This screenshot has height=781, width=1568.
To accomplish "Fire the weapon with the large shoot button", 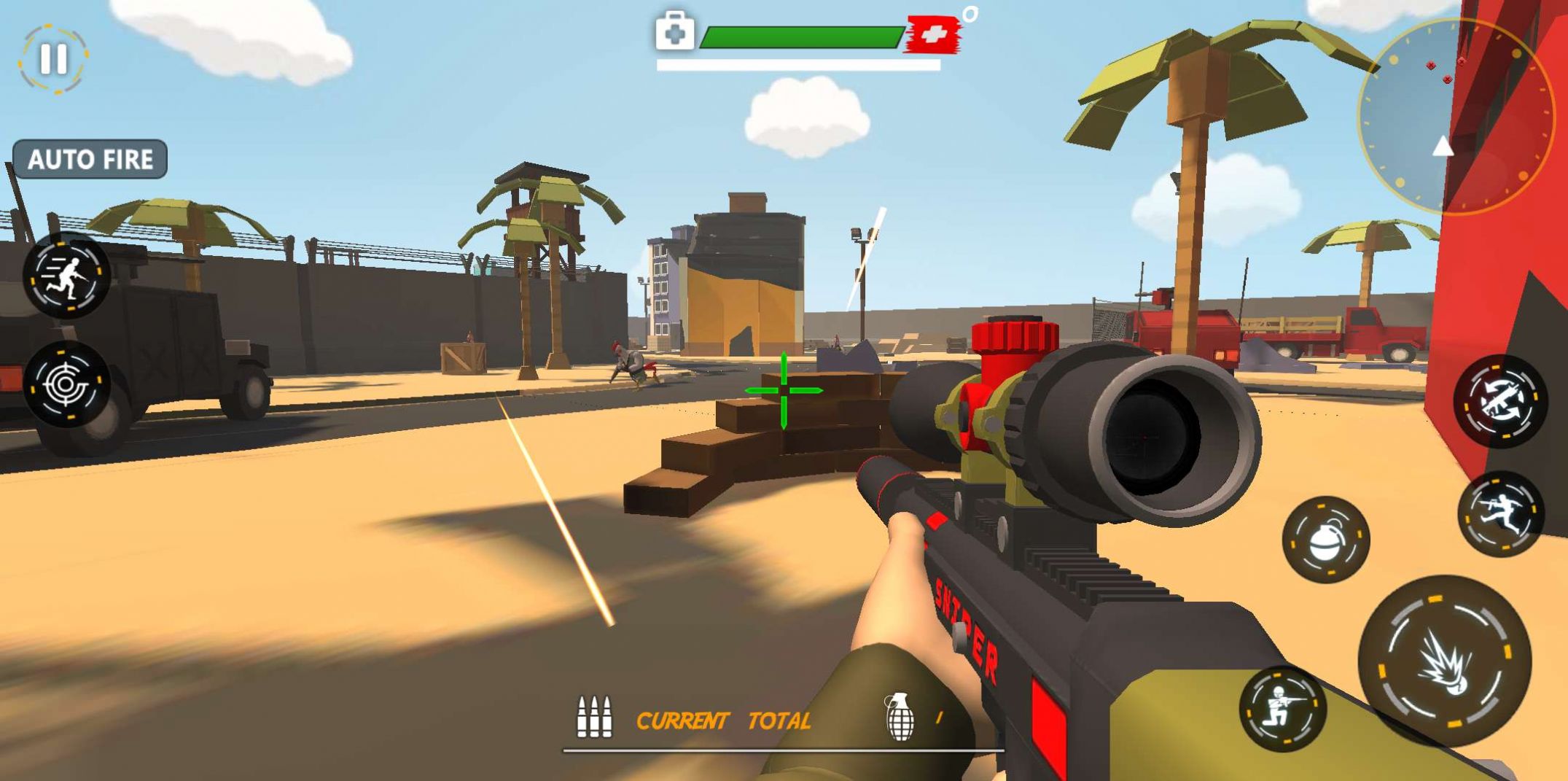I will point(1444,661).
